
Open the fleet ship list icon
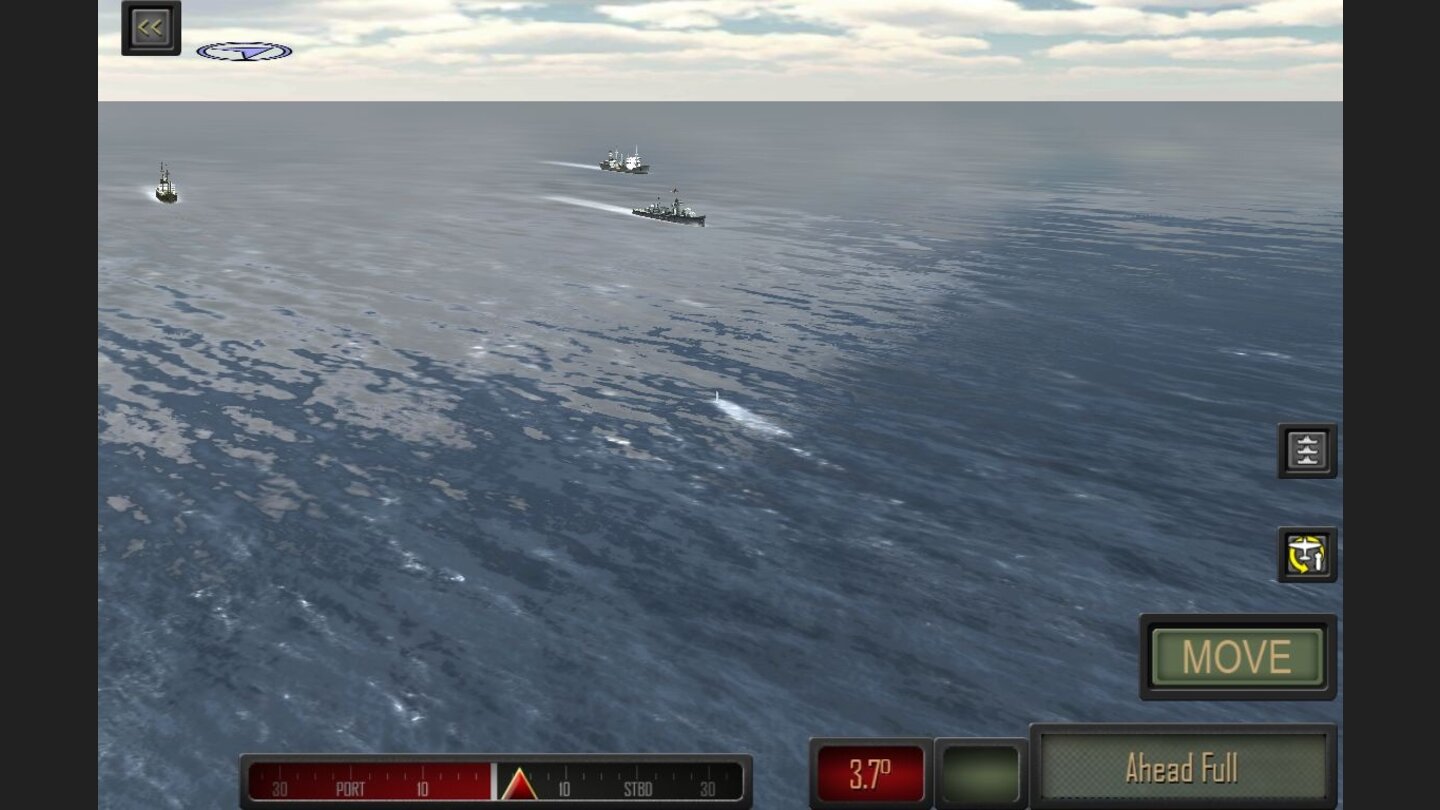[1307, 450]
